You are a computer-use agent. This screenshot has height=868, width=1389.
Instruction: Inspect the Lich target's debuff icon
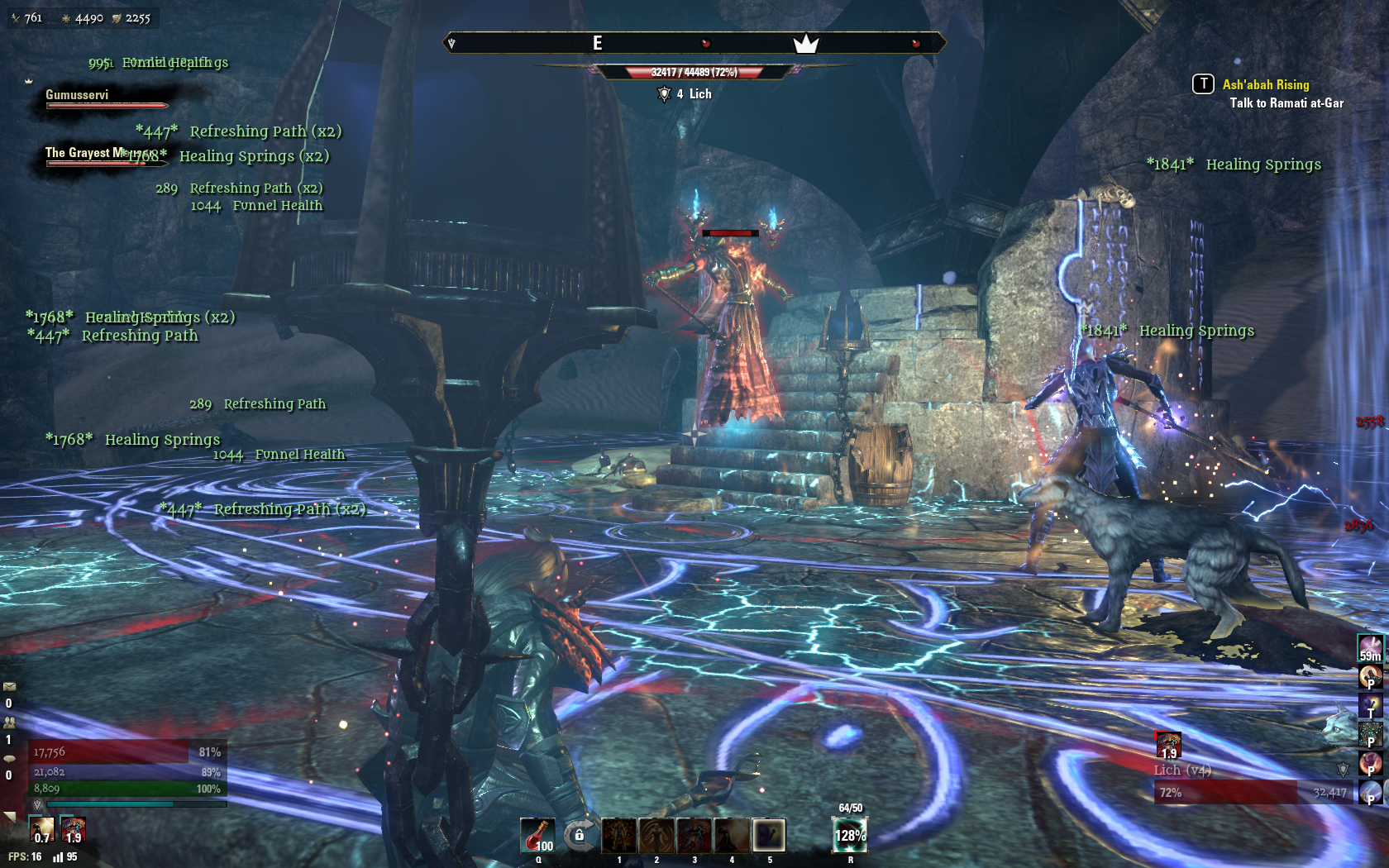pyautogui.click(x=1168, y=745)
